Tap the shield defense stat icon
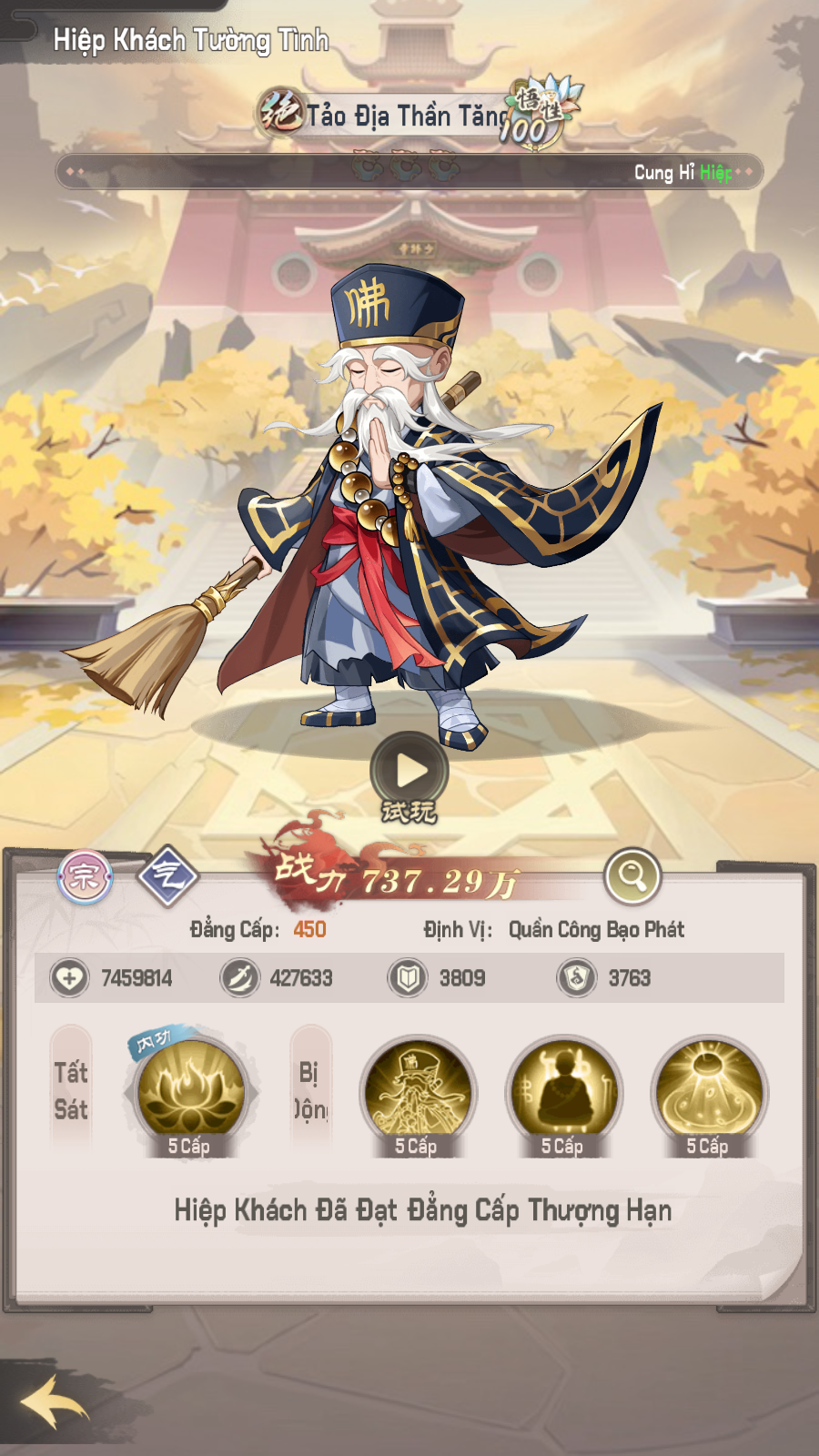 point(408,978)
